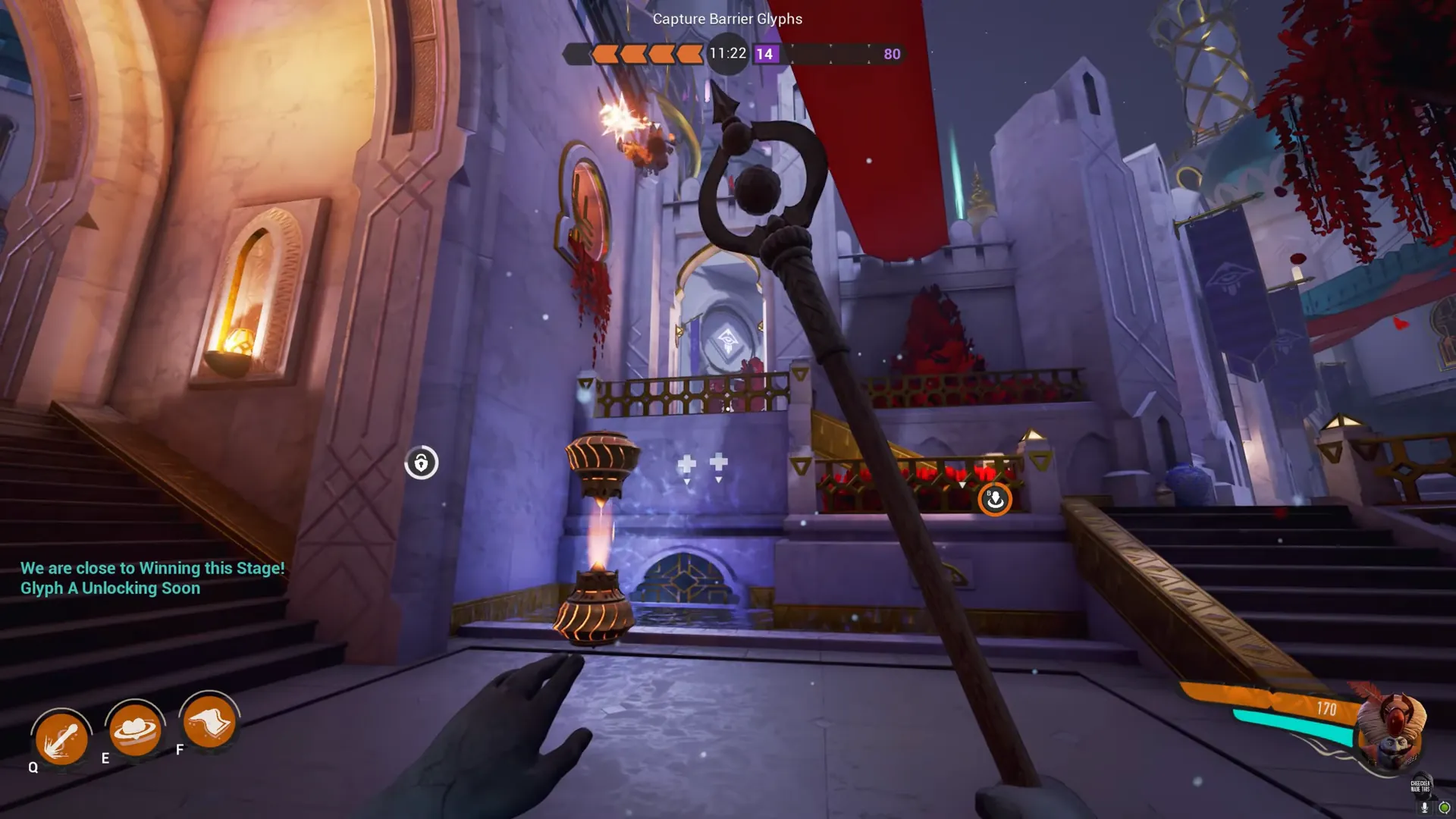
Task: Use the flying carpet ability icon
Action: click(209, 721)
